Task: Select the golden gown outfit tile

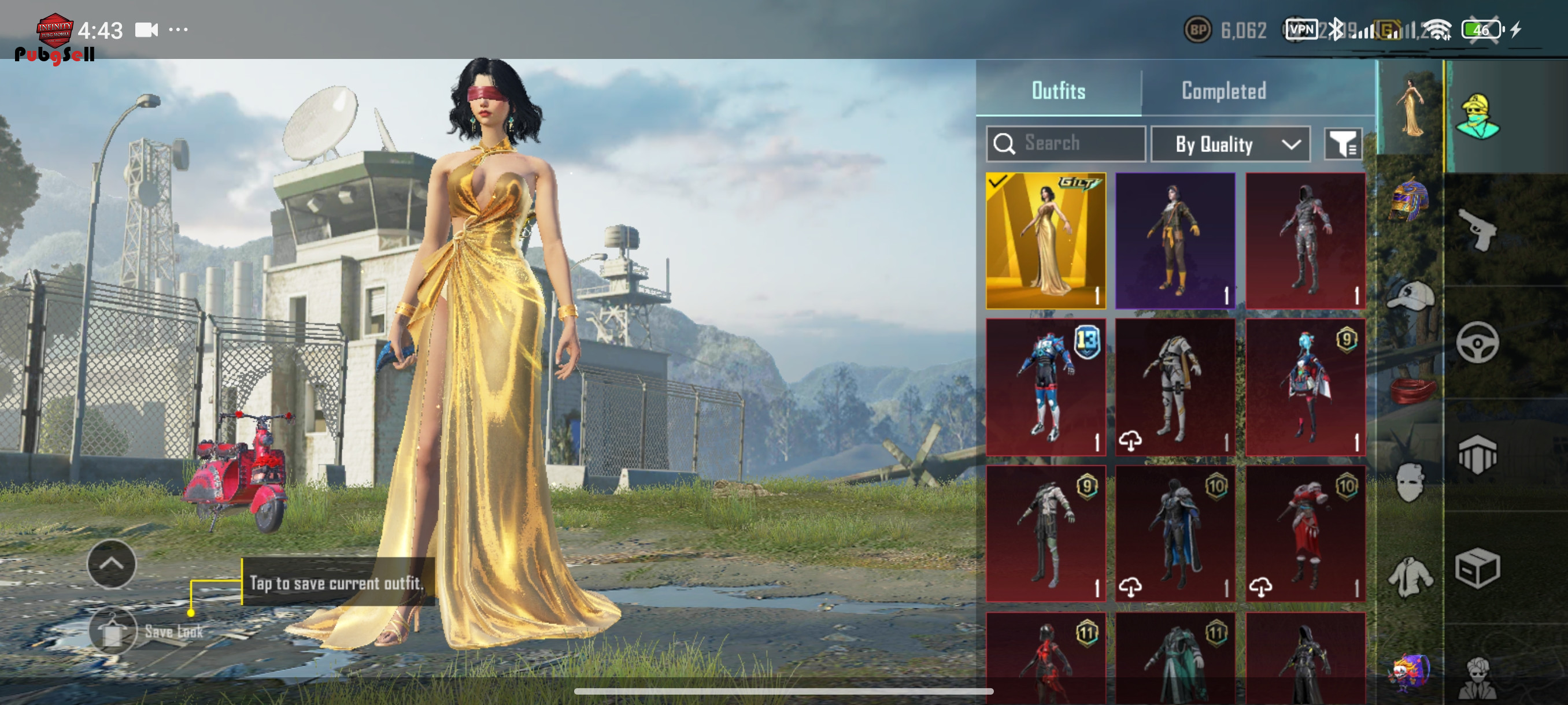Action: pyautogui.click(x=1045, y=240)
